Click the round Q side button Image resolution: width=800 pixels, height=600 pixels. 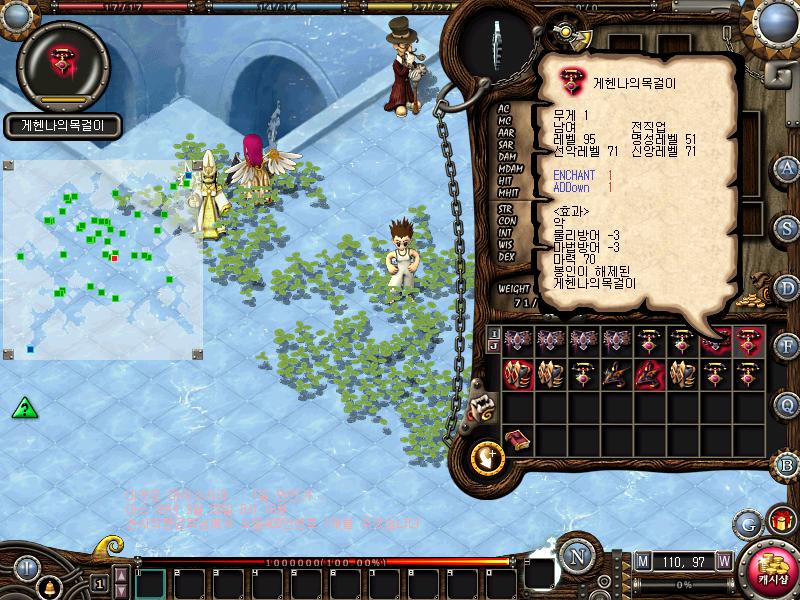787,405
